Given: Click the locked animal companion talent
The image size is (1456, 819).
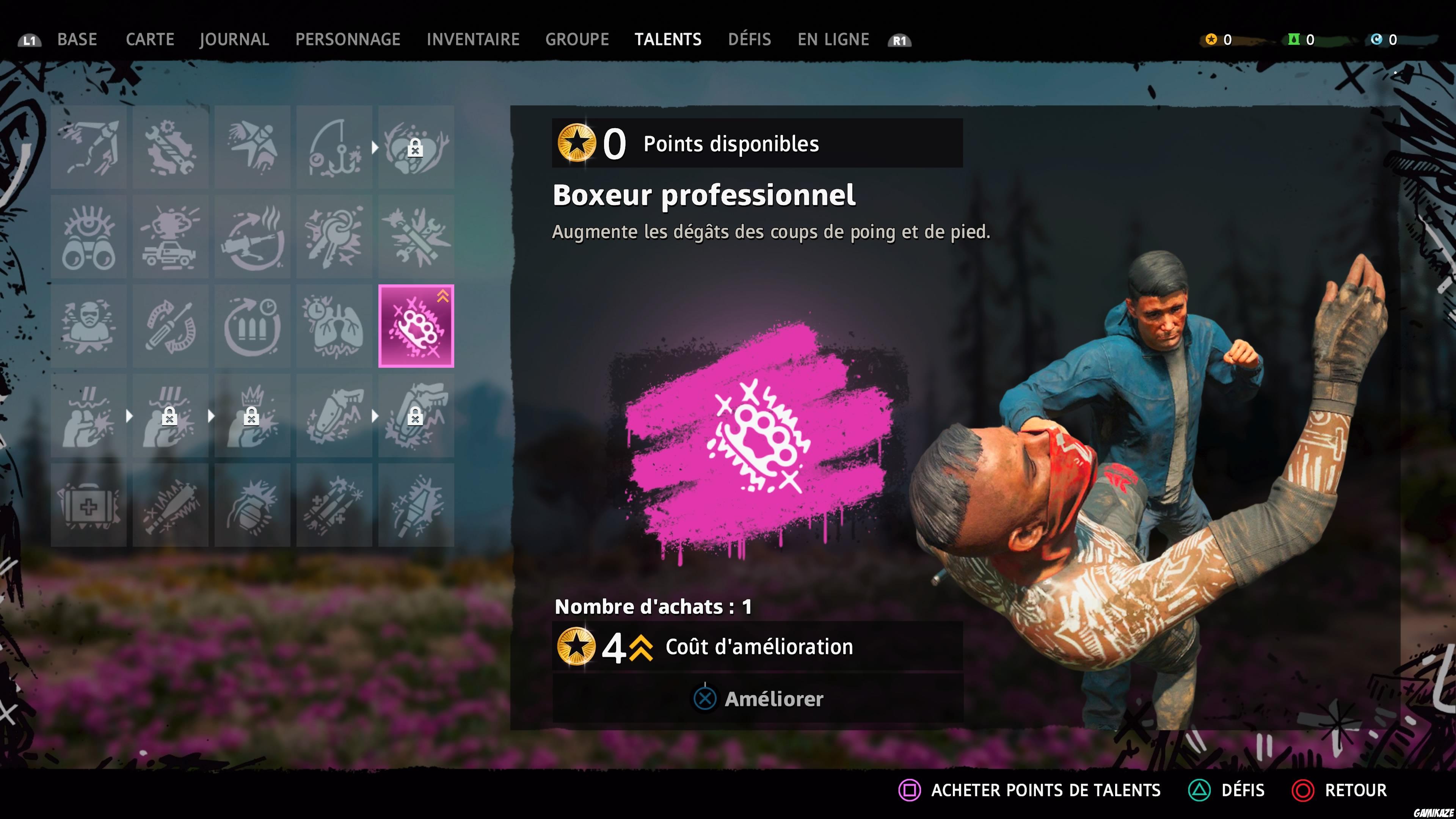Looking at the screenshot, I should click(x=416, y=147).
